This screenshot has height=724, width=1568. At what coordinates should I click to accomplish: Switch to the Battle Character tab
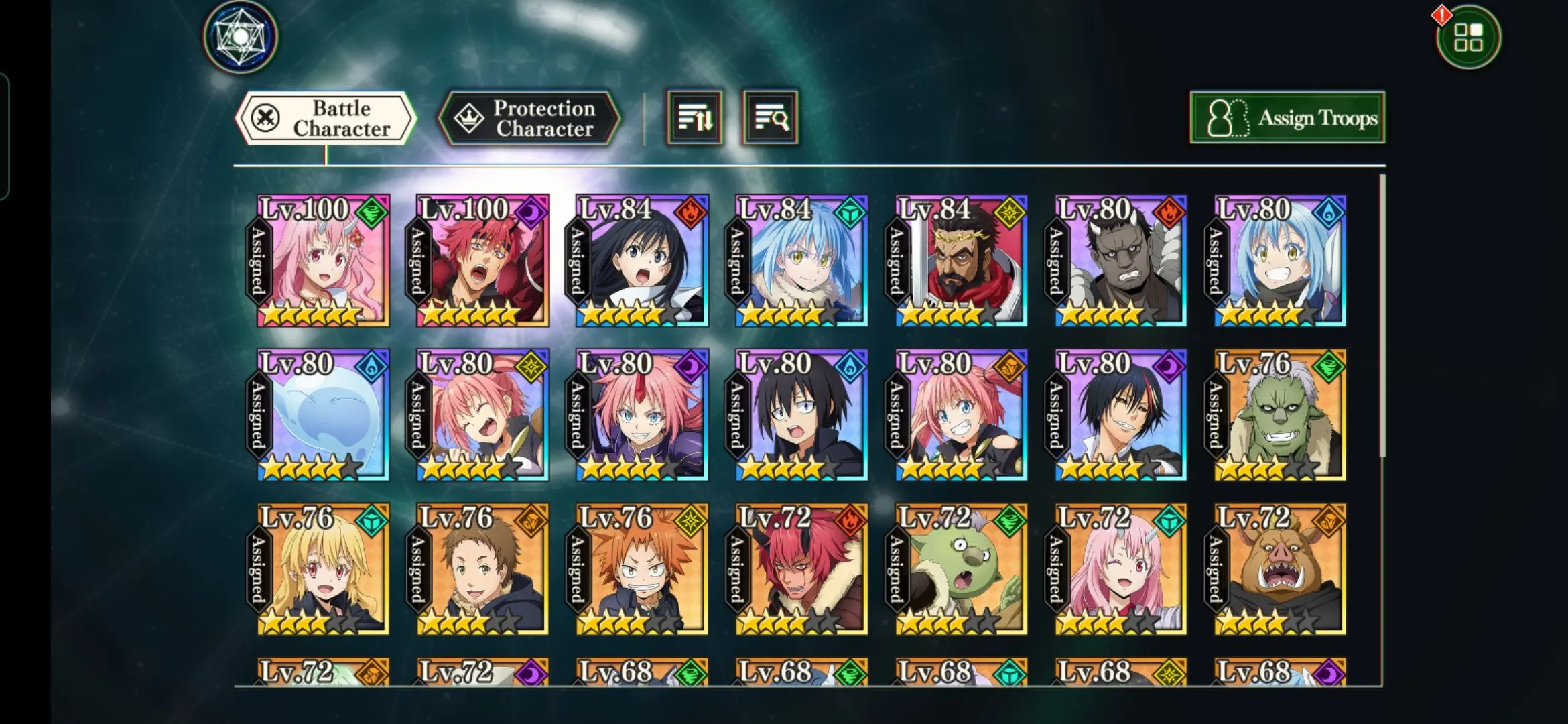[326, 119]
